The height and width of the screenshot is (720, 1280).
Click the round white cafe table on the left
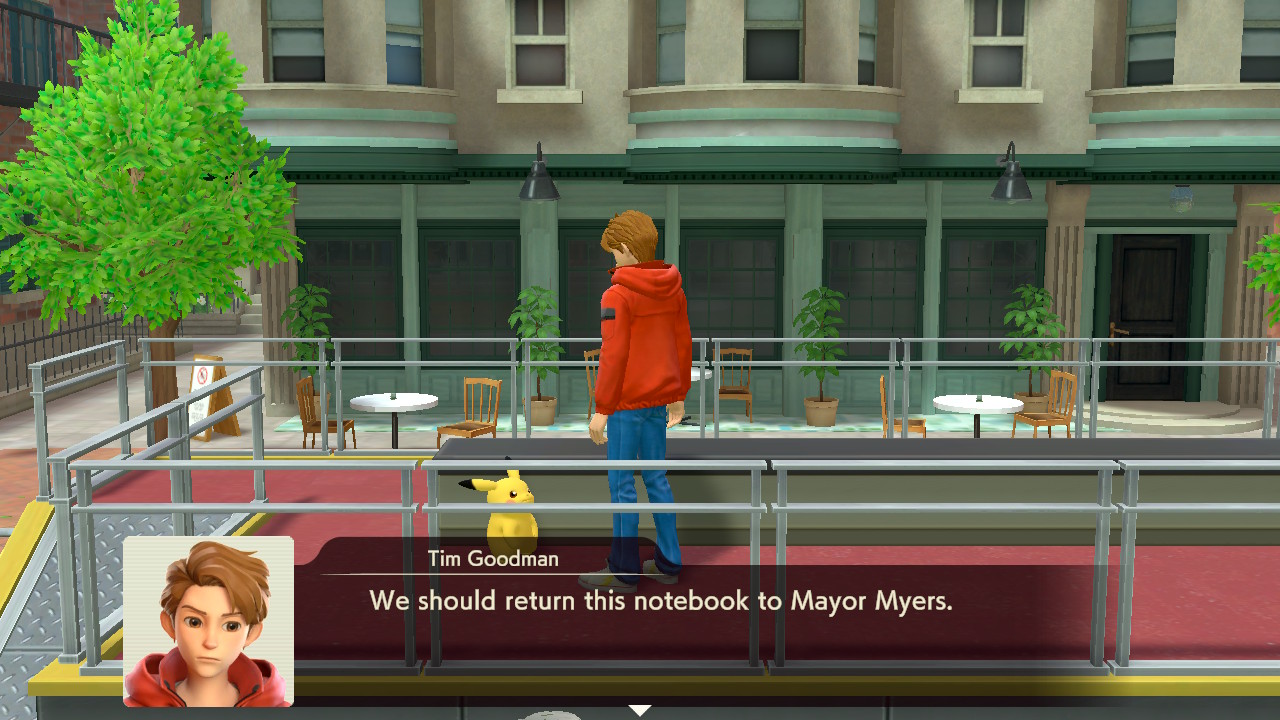click(393, 400)
